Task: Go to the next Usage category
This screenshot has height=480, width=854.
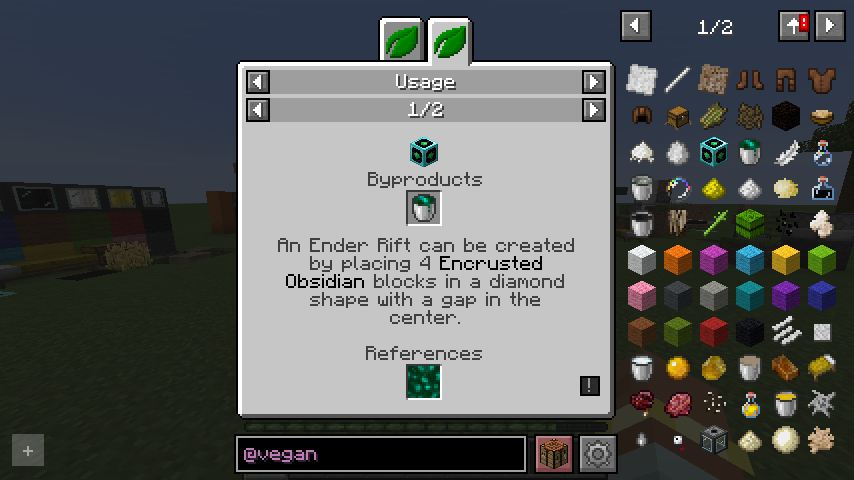Action: pos(594,82)
